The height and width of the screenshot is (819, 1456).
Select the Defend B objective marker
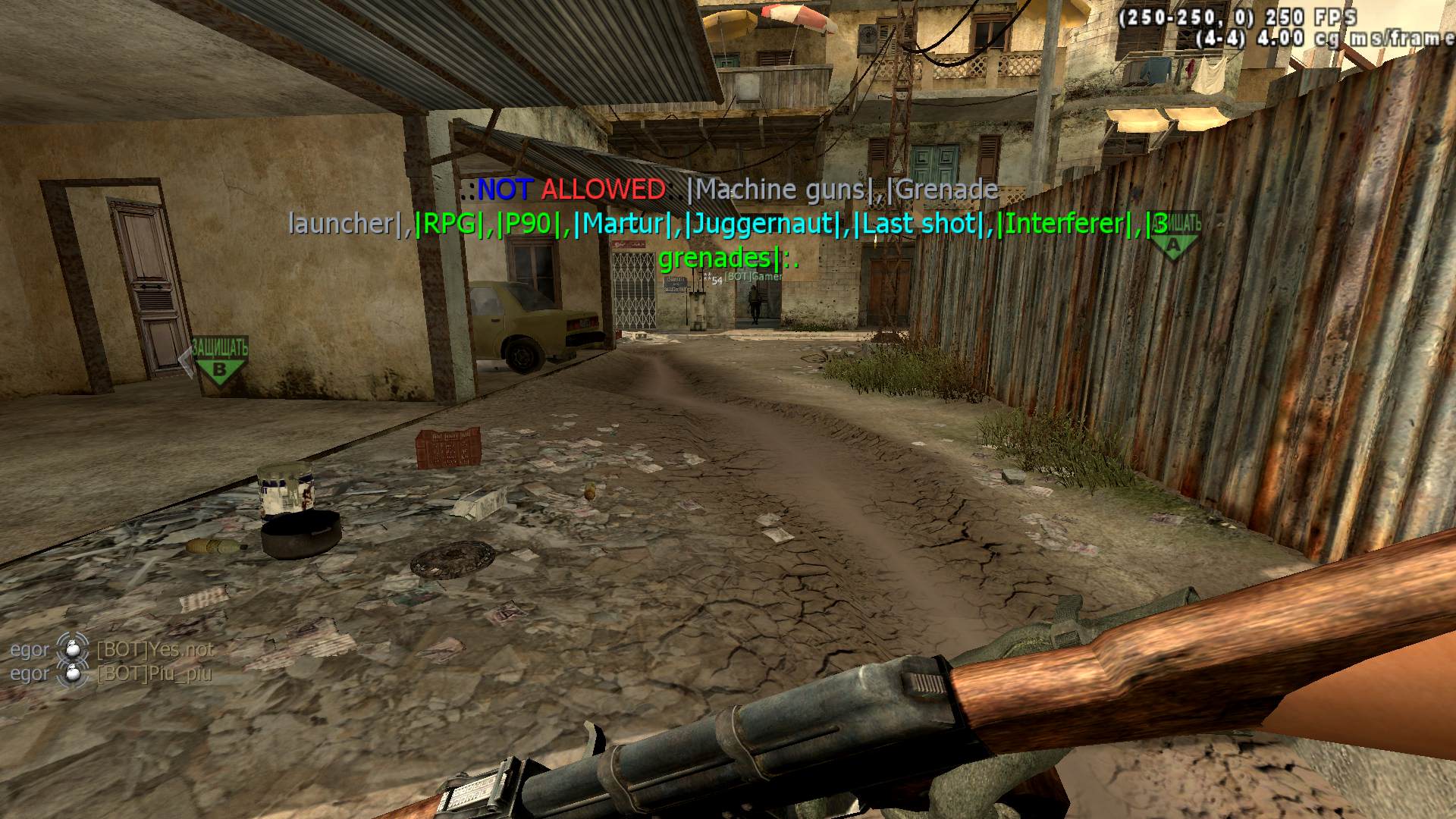tap(219, 362)
